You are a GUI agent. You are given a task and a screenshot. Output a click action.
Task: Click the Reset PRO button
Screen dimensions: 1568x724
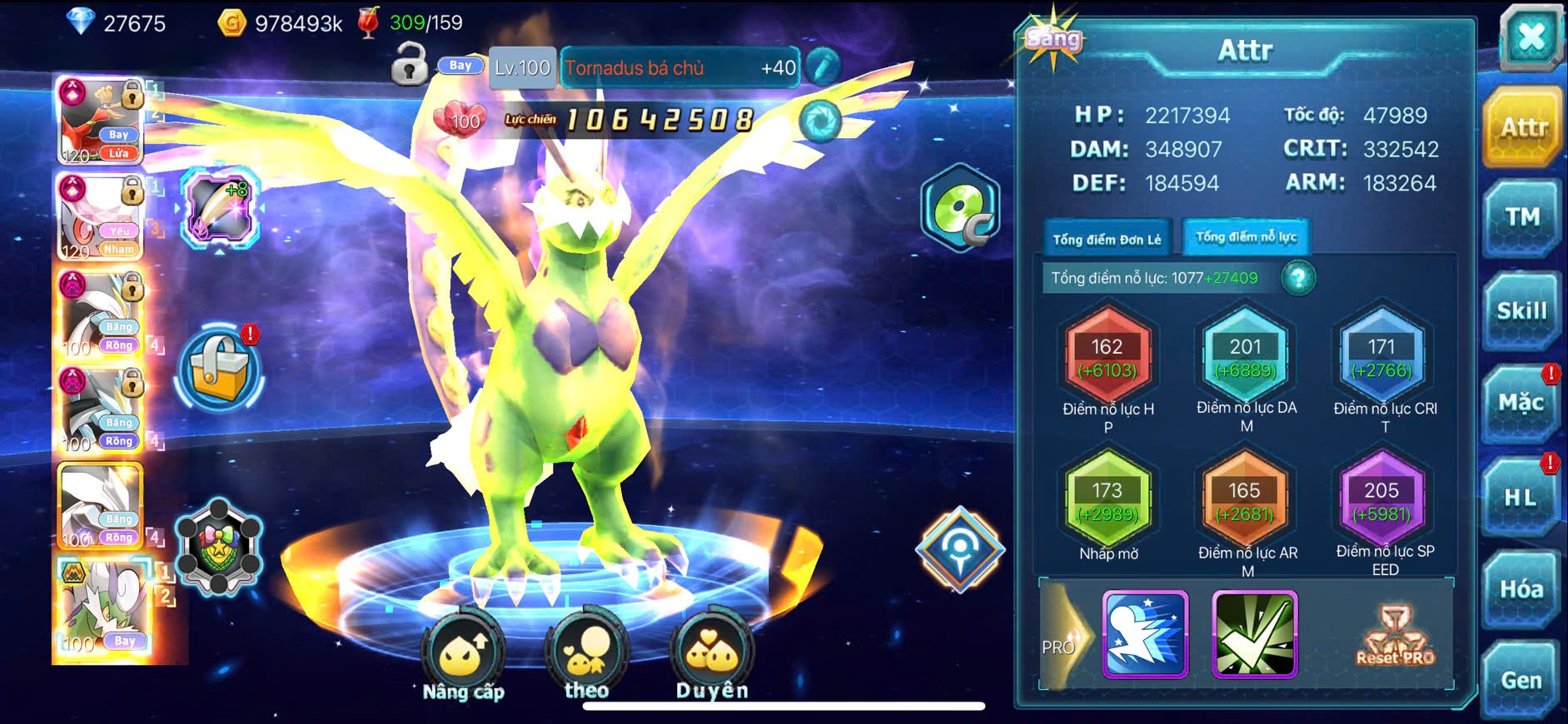click(1396, 637)
